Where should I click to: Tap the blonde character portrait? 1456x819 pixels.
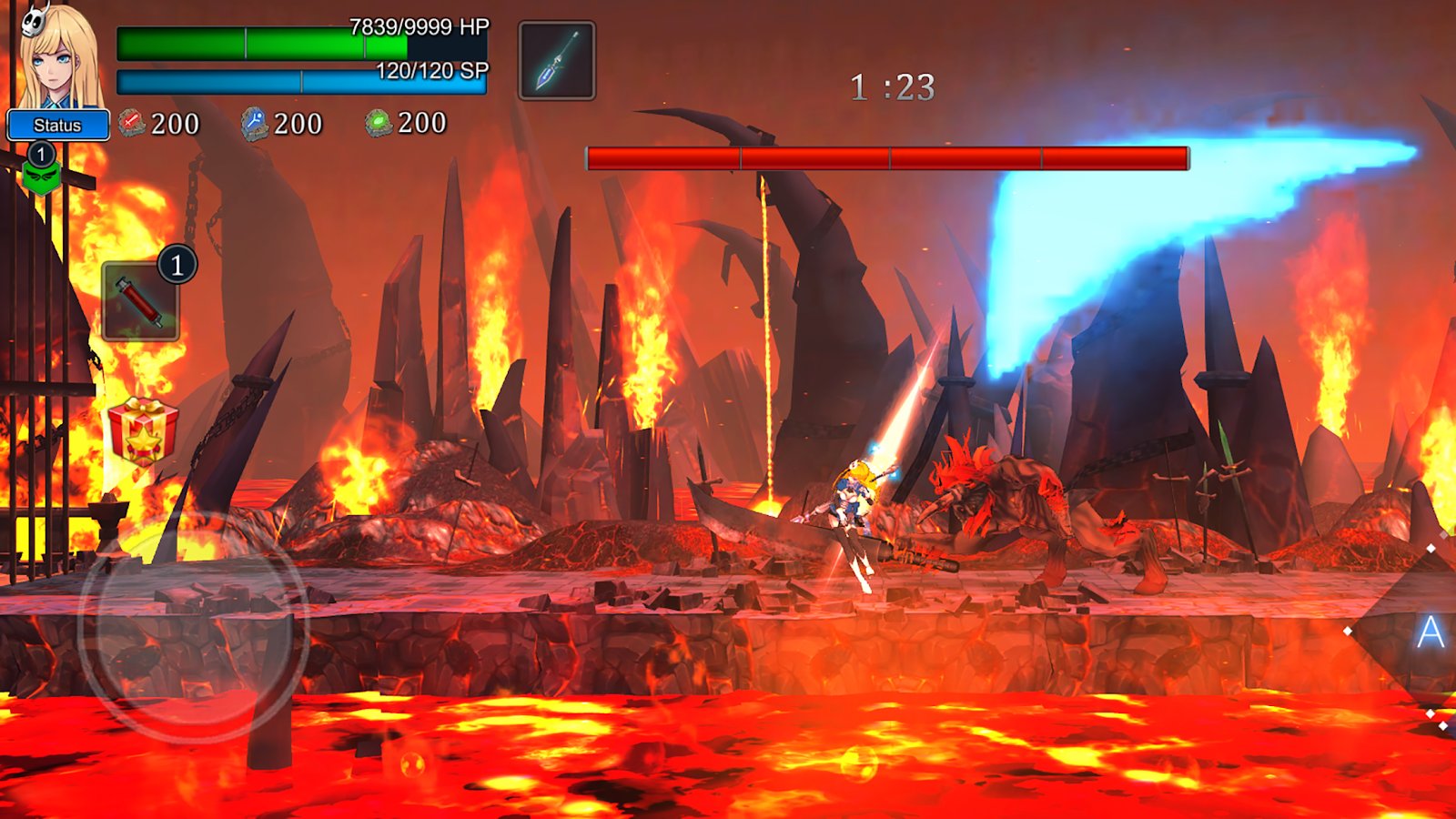point(60,56)
